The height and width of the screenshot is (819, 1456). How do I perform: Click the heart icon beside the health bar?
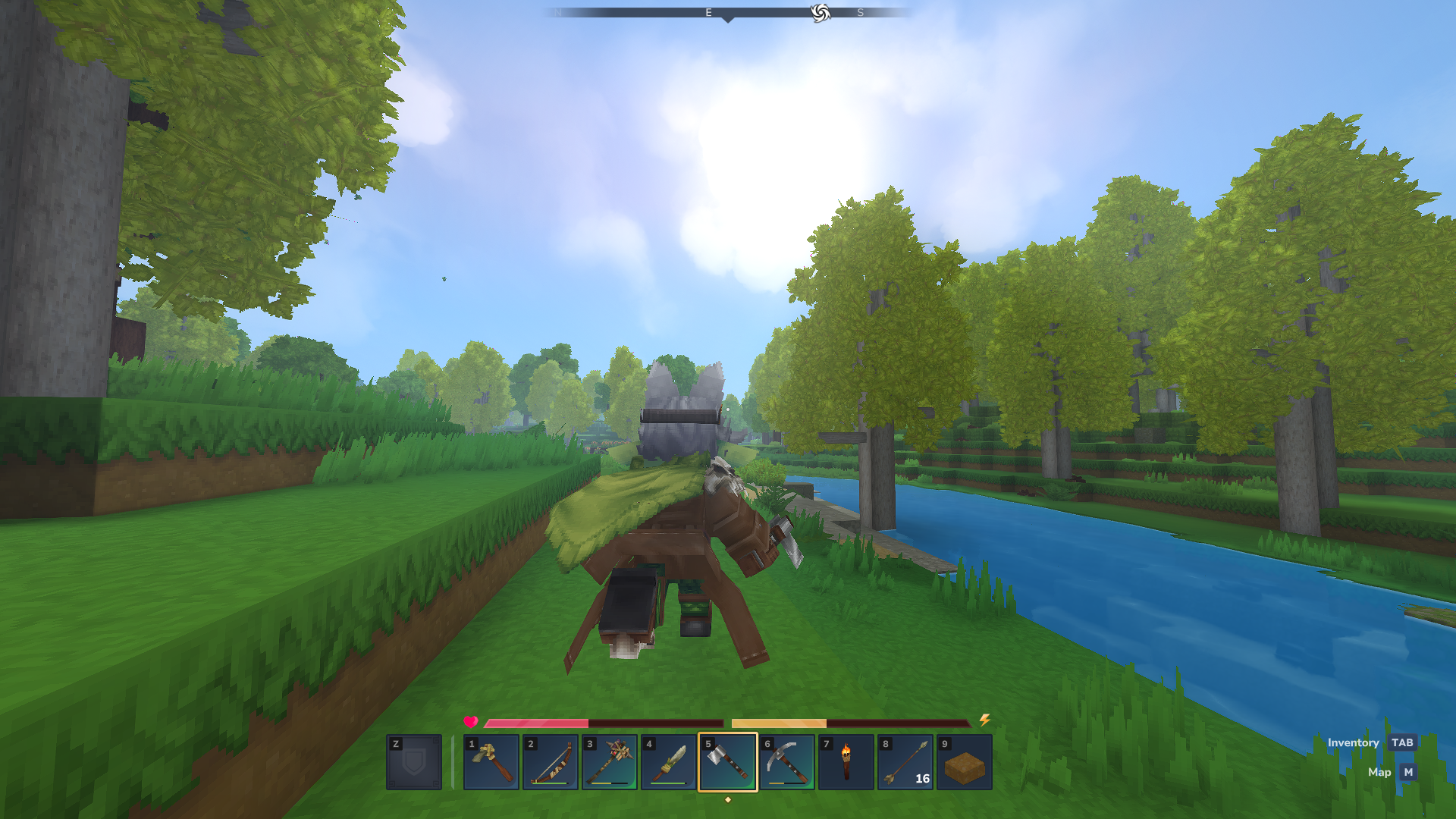pos(470,723)
